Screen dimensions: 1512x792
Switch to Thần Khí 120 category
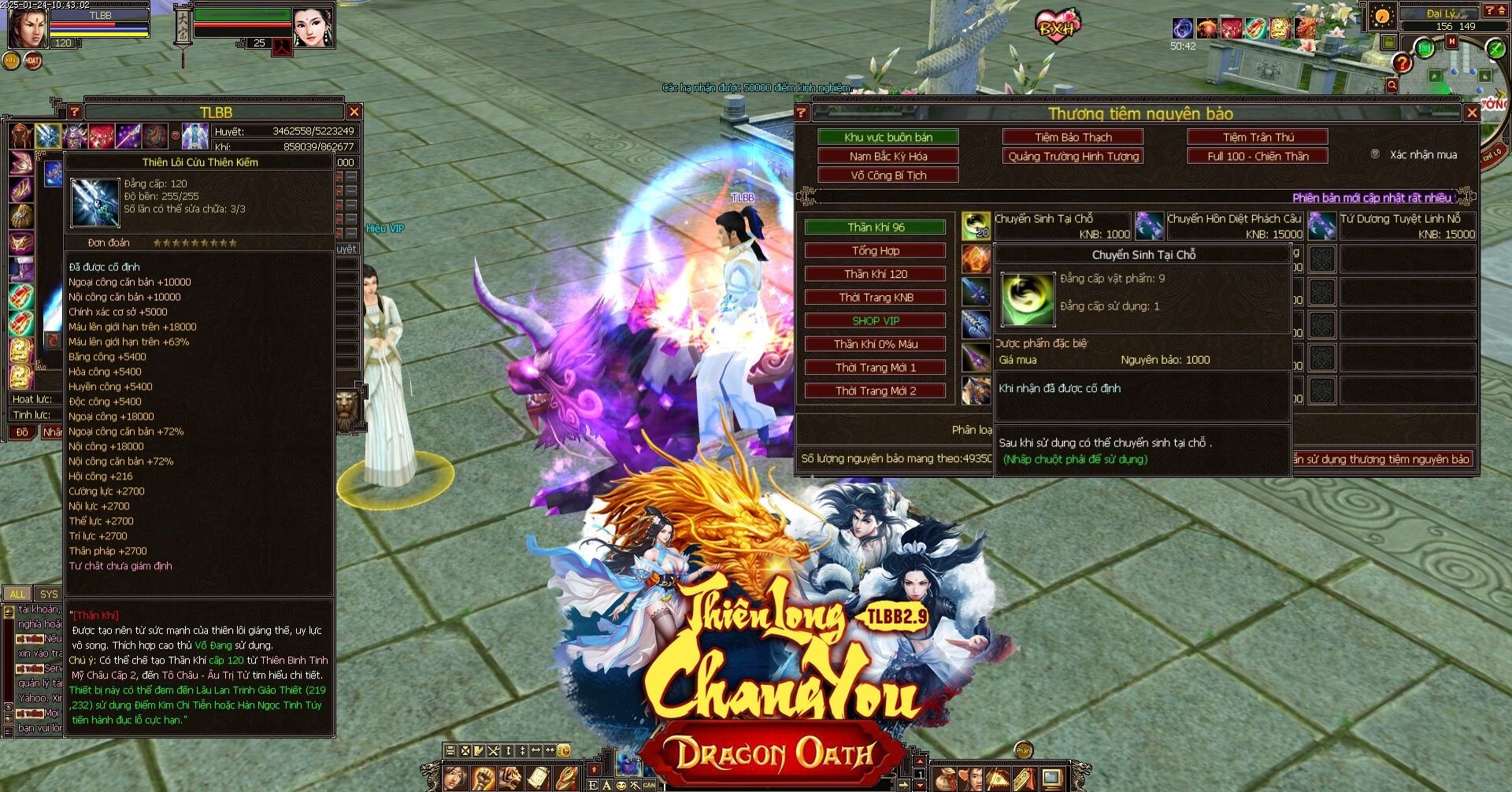tap(876, 274)
